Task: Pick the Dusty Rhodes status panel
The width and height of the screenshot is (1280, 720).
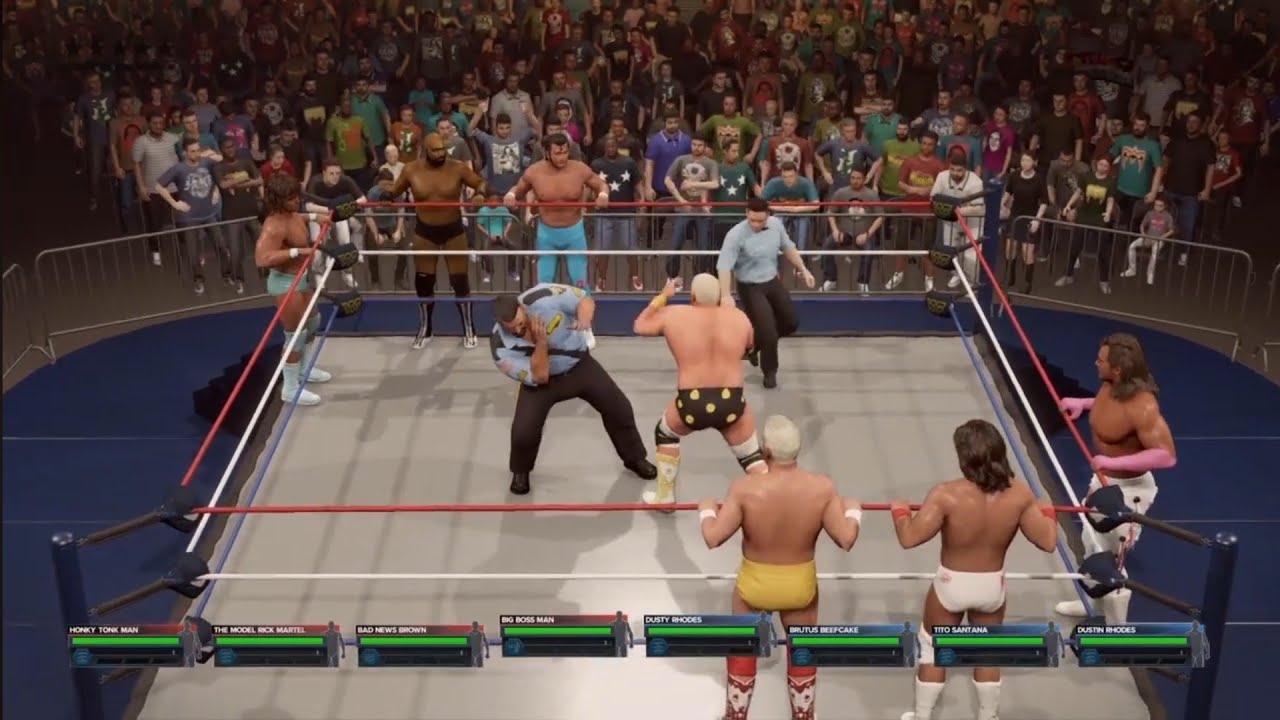Action: [x=709, y=636]
